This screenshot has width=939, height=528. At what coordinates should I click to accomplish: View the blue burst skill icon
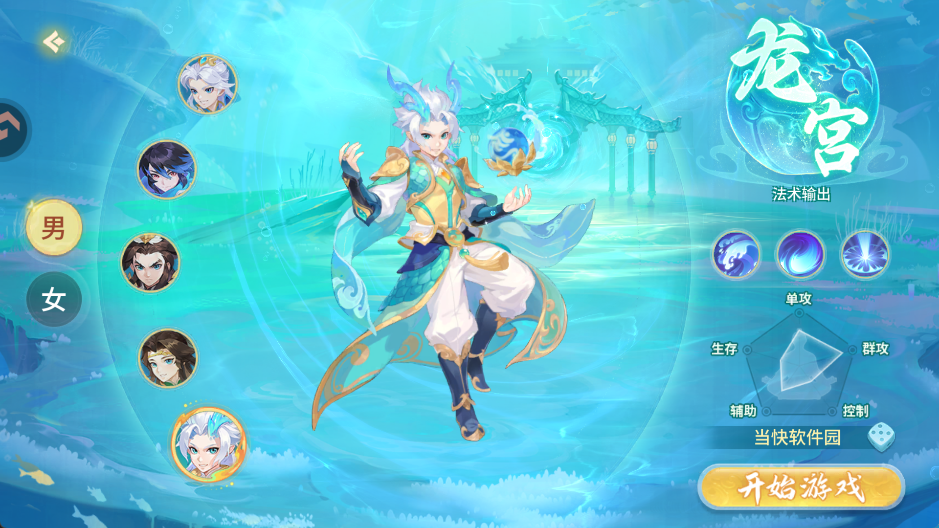(865, 254)
